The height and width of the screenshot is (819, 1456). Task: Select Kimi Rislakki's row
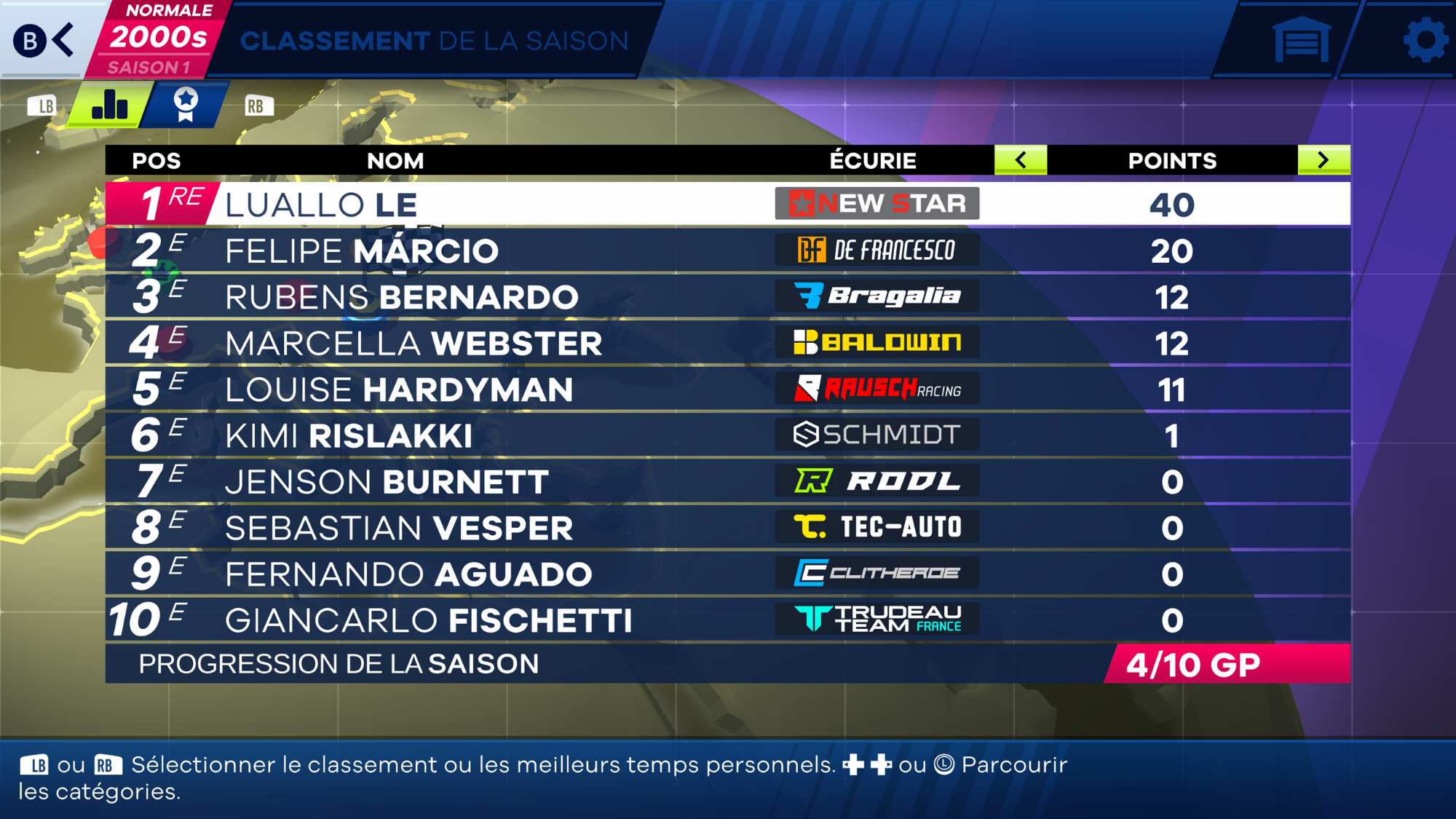pos(728,435)
